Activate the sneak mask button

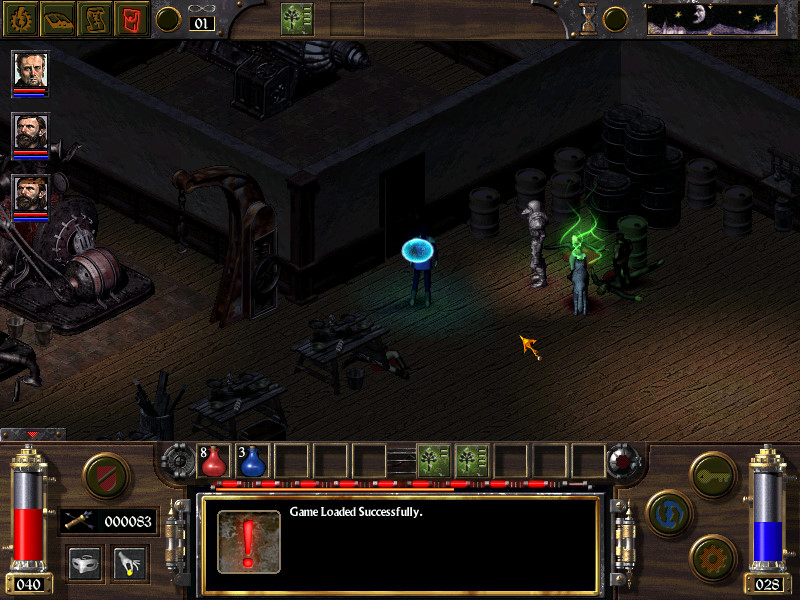[84, 562]
